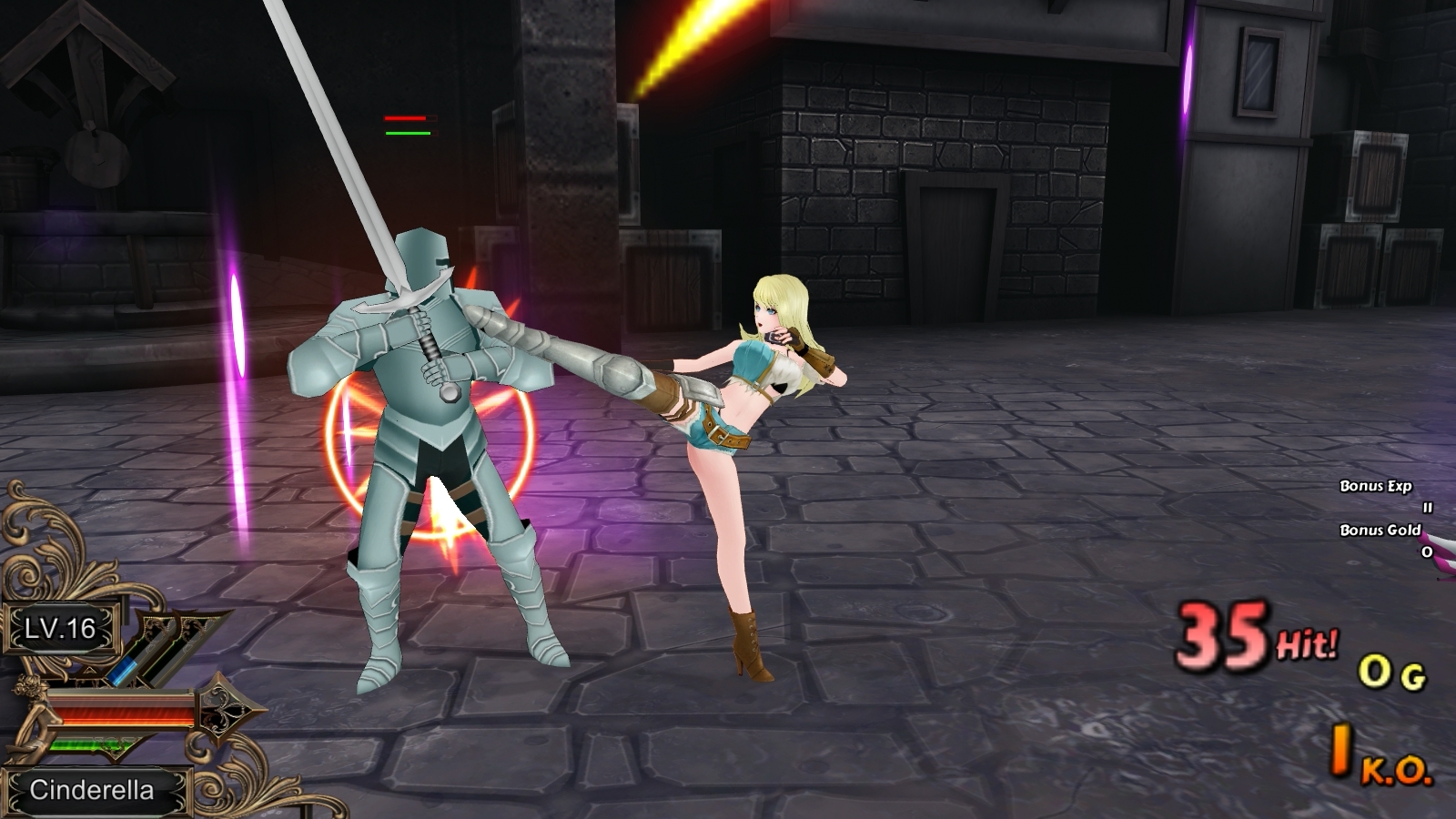Click the red HP bar on Cinderella's gauge
The width and height of the screenshot is (1456, 819).
click(x=121, y=713)
